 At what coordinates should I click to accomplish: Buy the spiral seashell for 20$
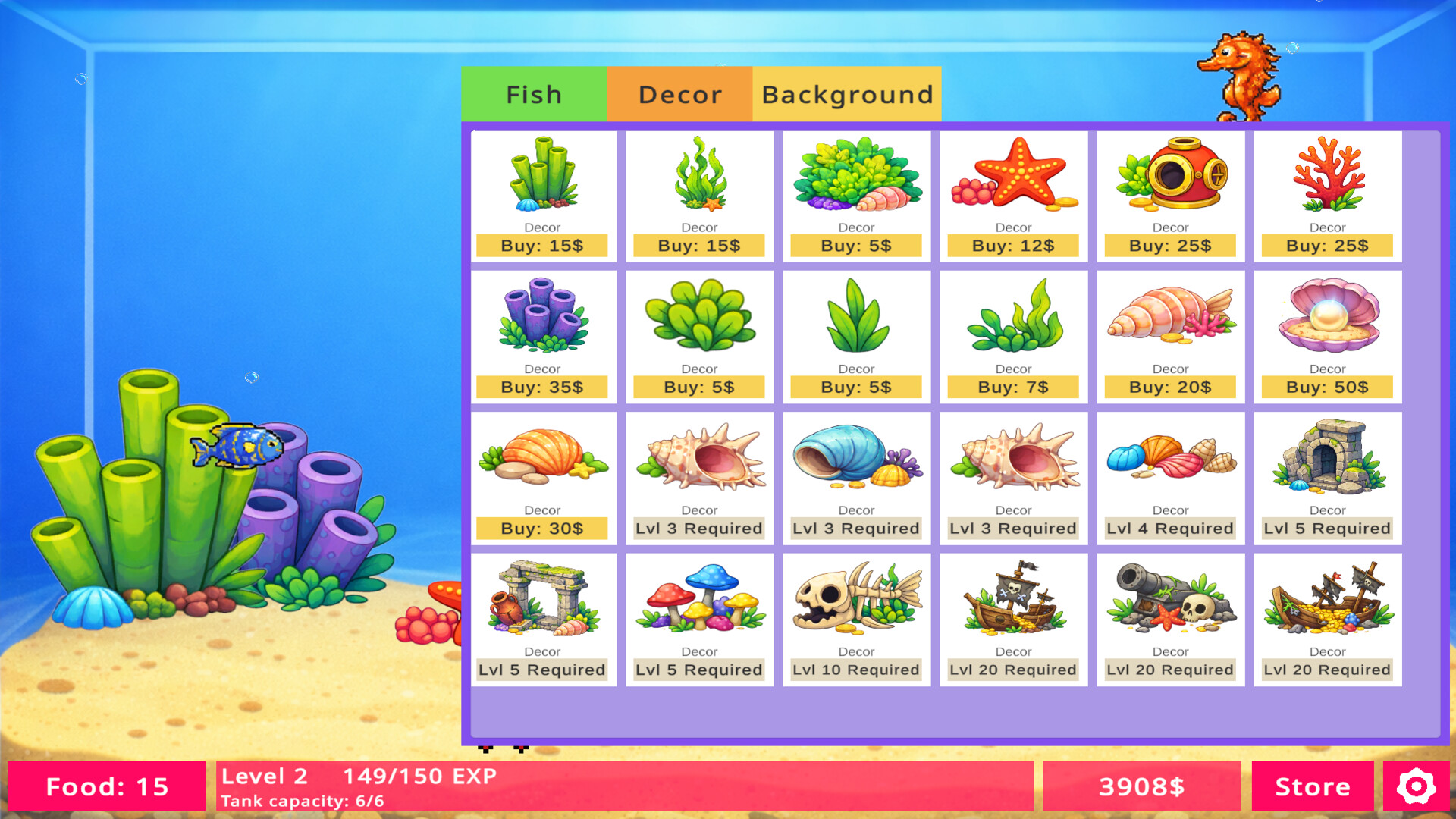click(1169, 387)
